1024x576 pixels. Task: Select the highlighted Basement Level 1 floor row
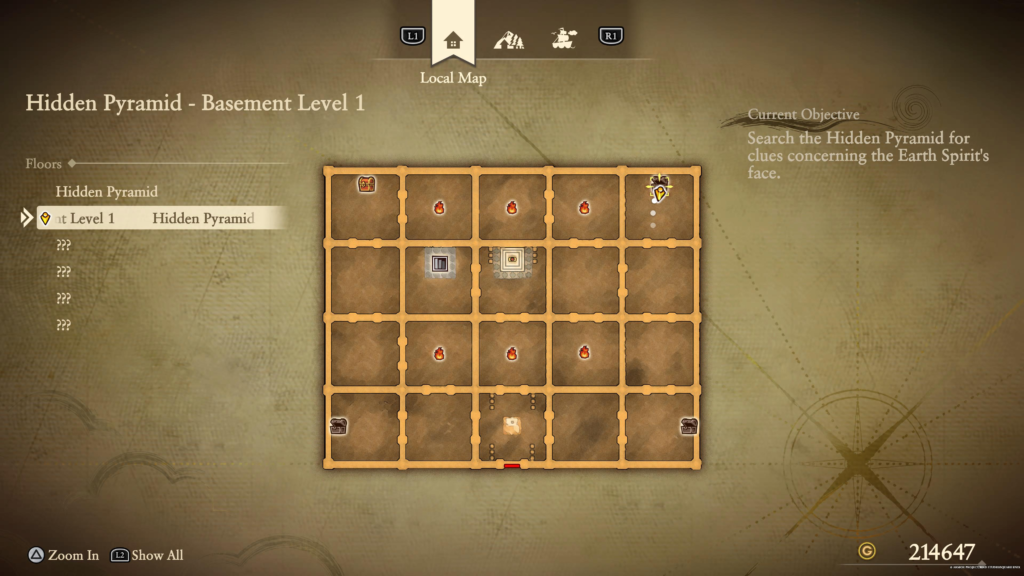pyautogui.click(x=160, y=218)
